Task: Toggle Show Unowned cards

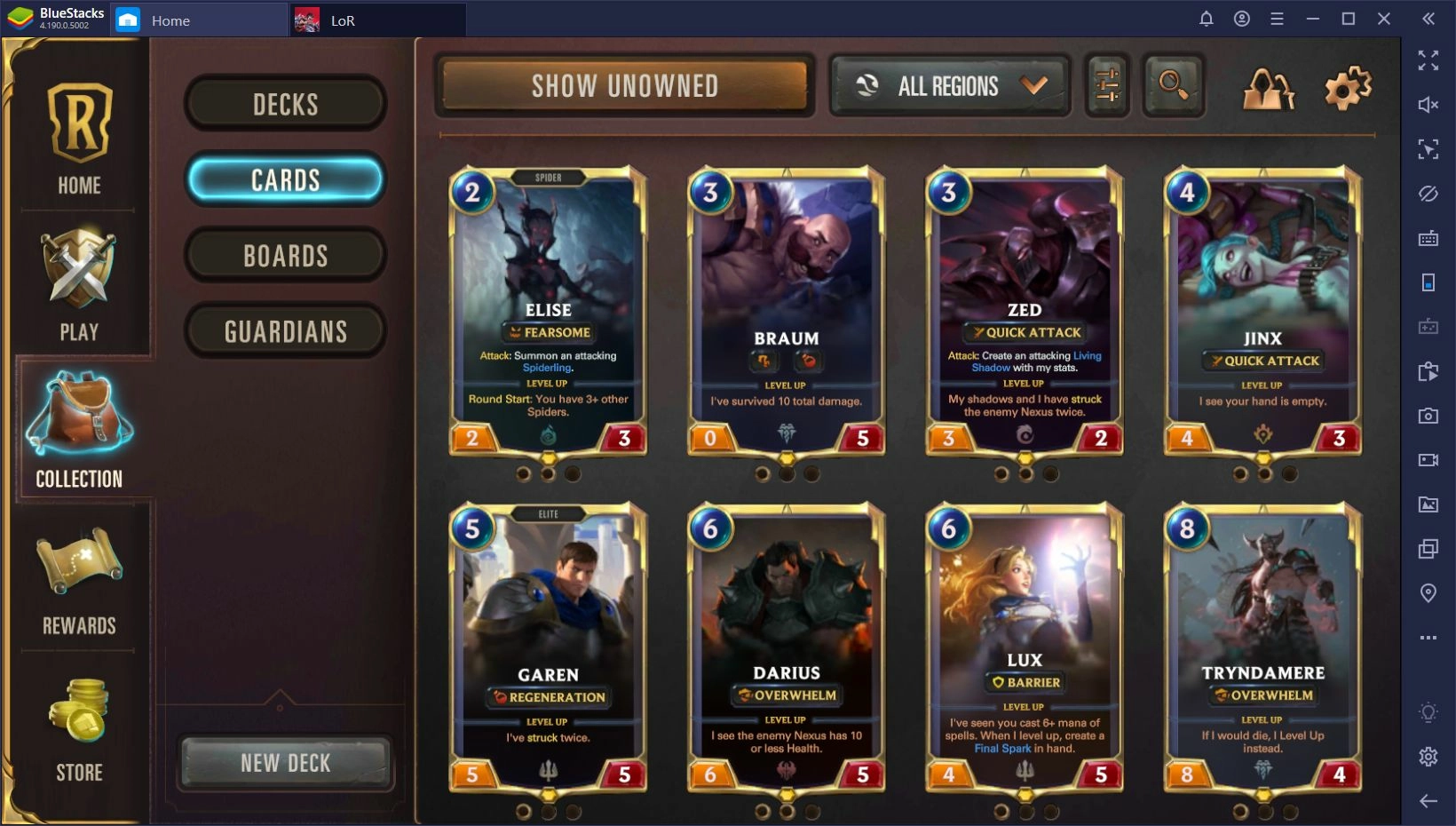Action: [624, 85]
